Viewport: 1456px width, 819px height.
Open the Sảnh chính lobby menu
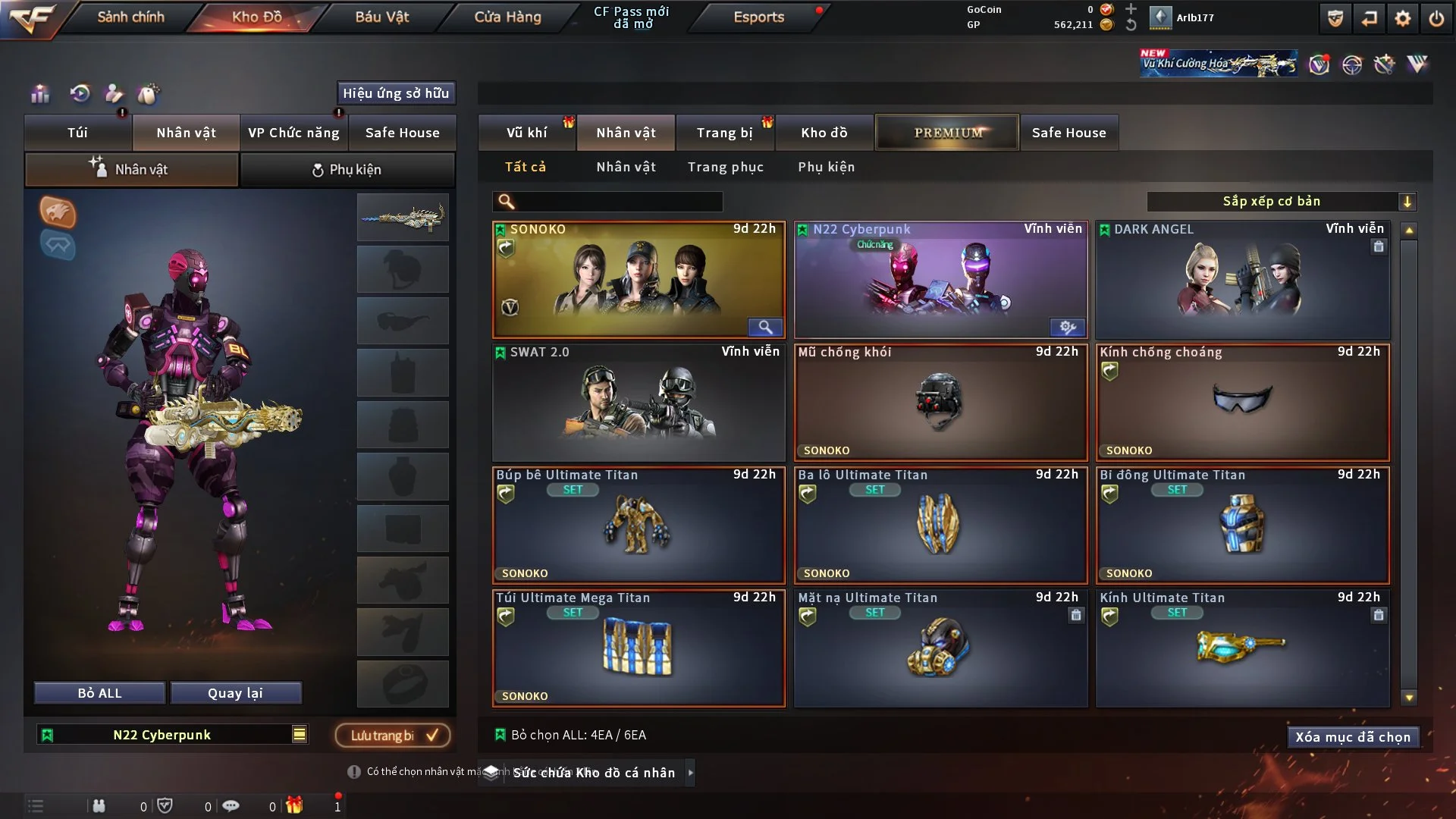[x=130, y=17]
